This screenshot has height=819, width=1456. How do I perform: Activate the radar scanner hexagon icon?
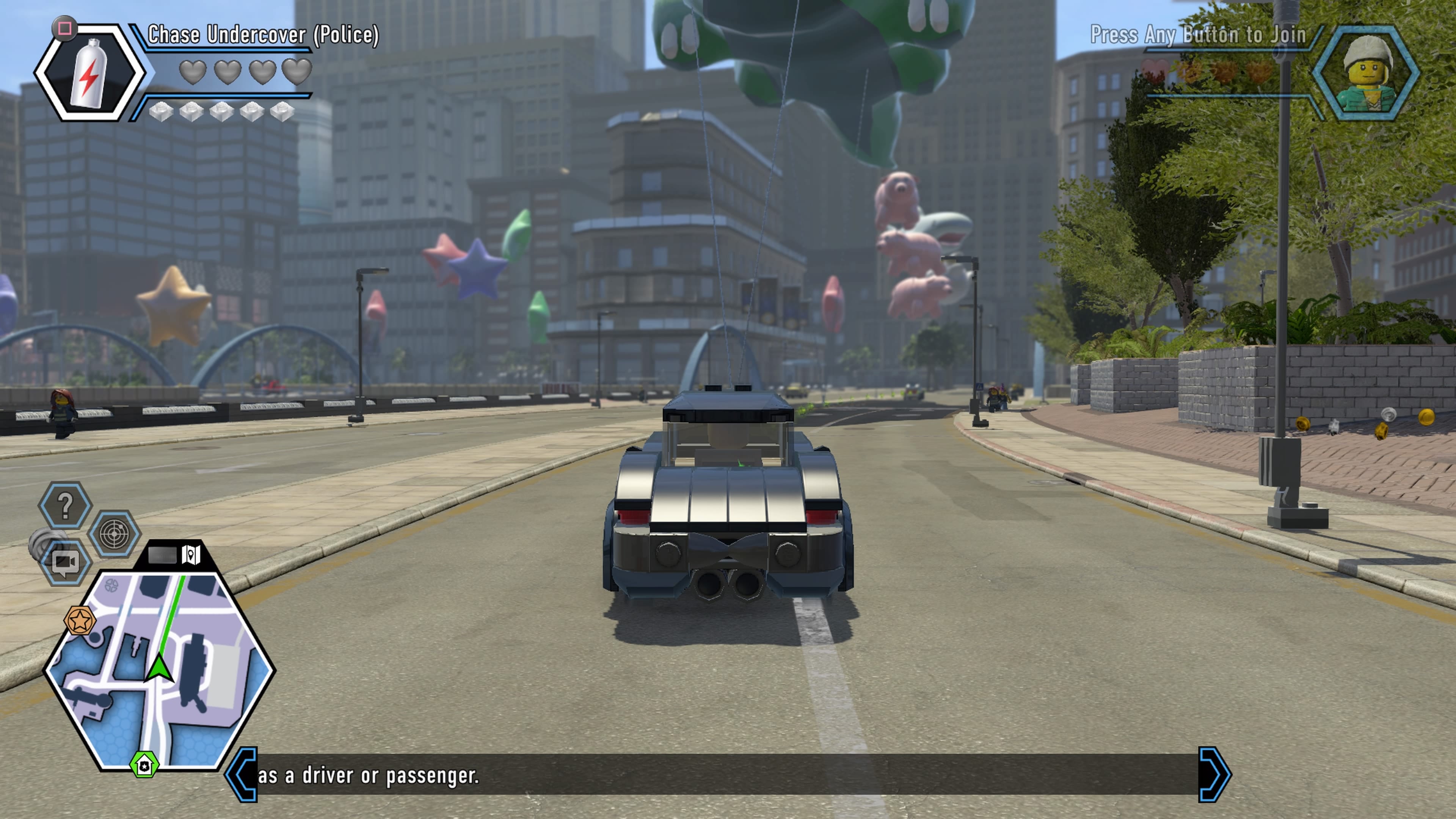click(115, 533)
